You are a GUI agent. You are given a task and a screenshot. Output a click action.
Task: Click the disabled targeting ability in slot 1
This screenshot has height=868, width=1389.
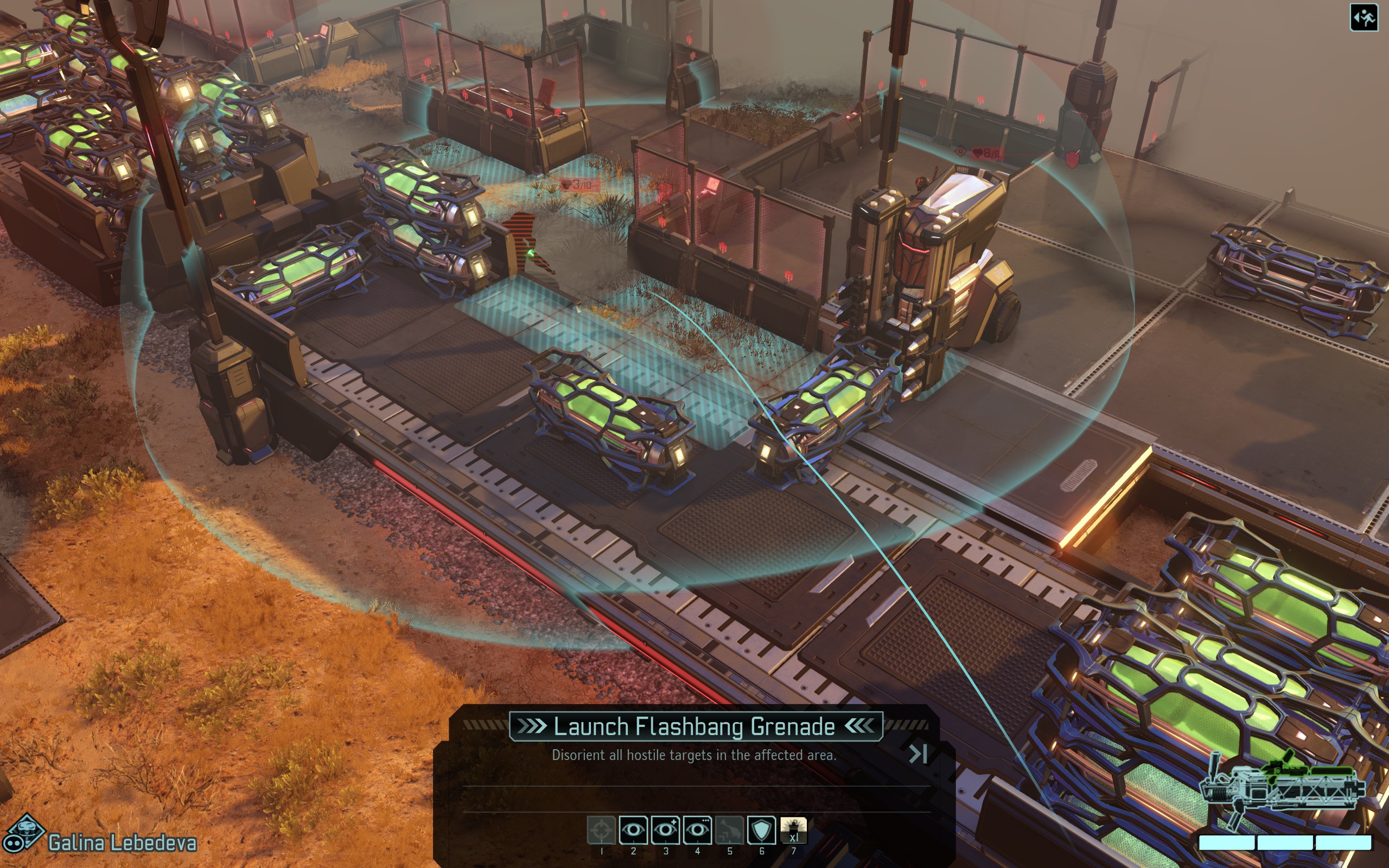[x=602, y=830]
